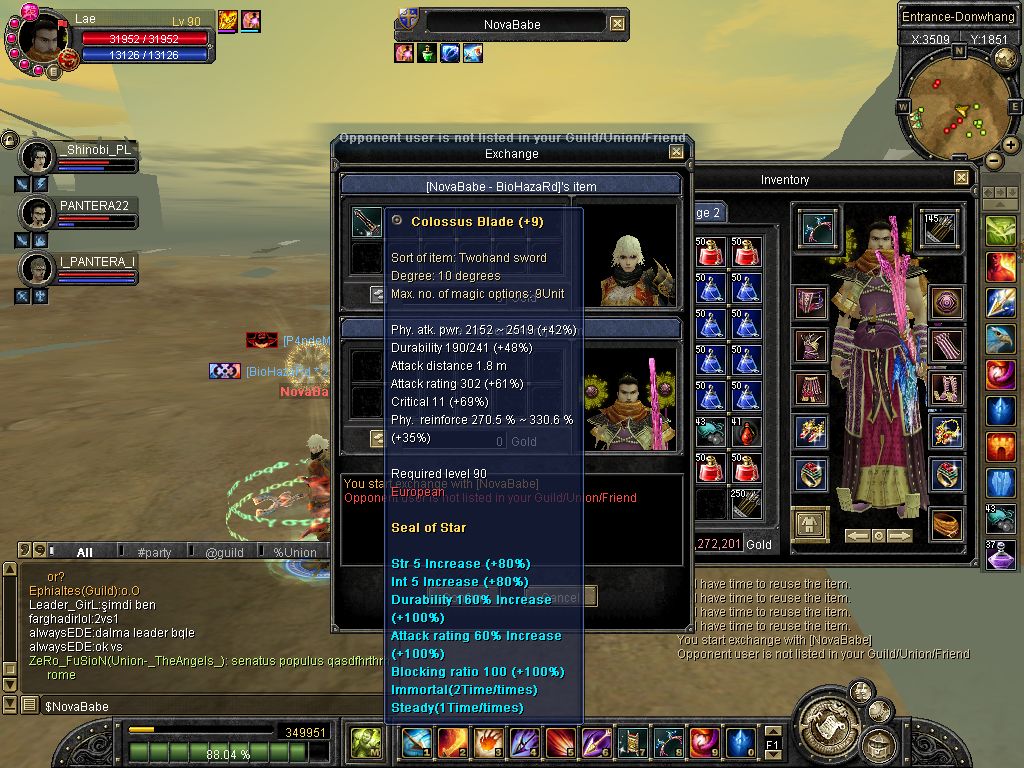Deselect the NovaBabe target frame
Screen dimensions: 1024x768
click(x=618, y=23)
